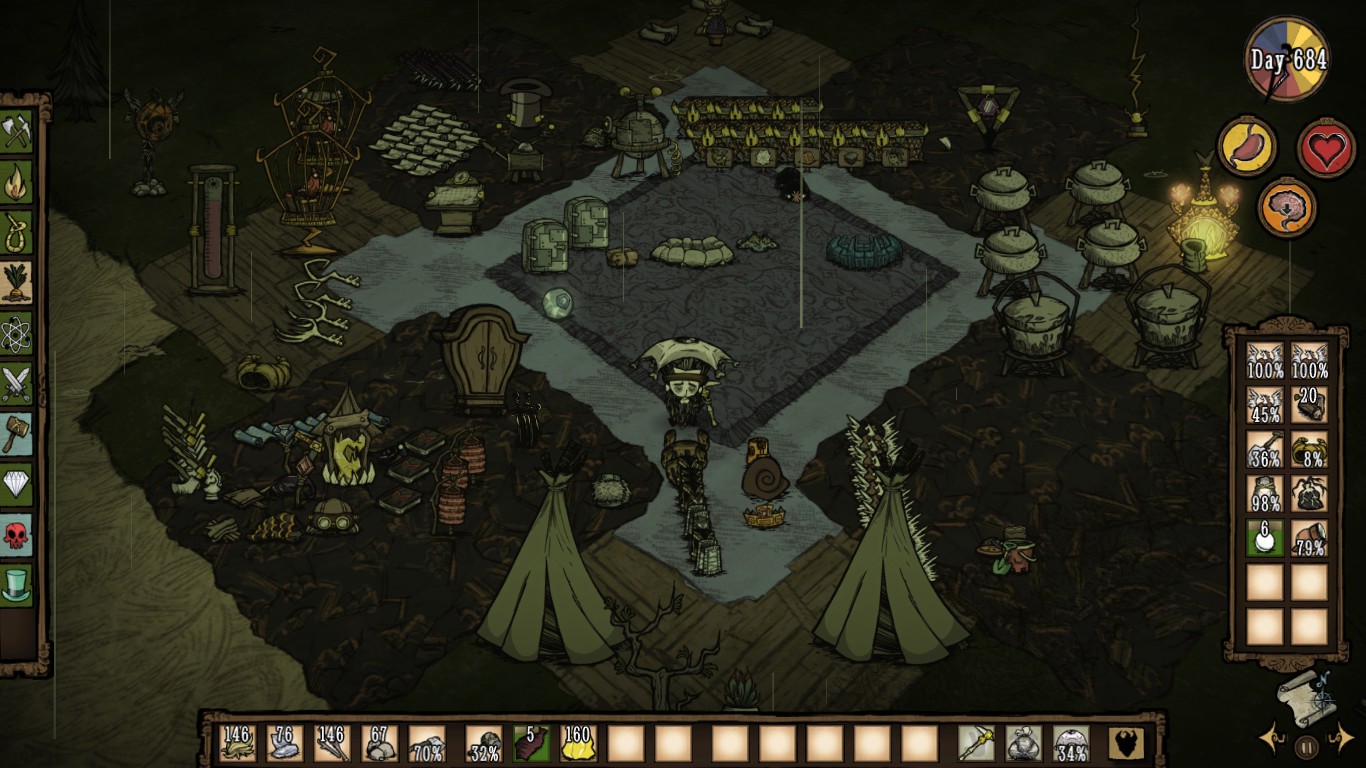Choose the Fight crossed-swords tab
The height and width of the screenshot is (768, 1366).
tap(17, 384)
